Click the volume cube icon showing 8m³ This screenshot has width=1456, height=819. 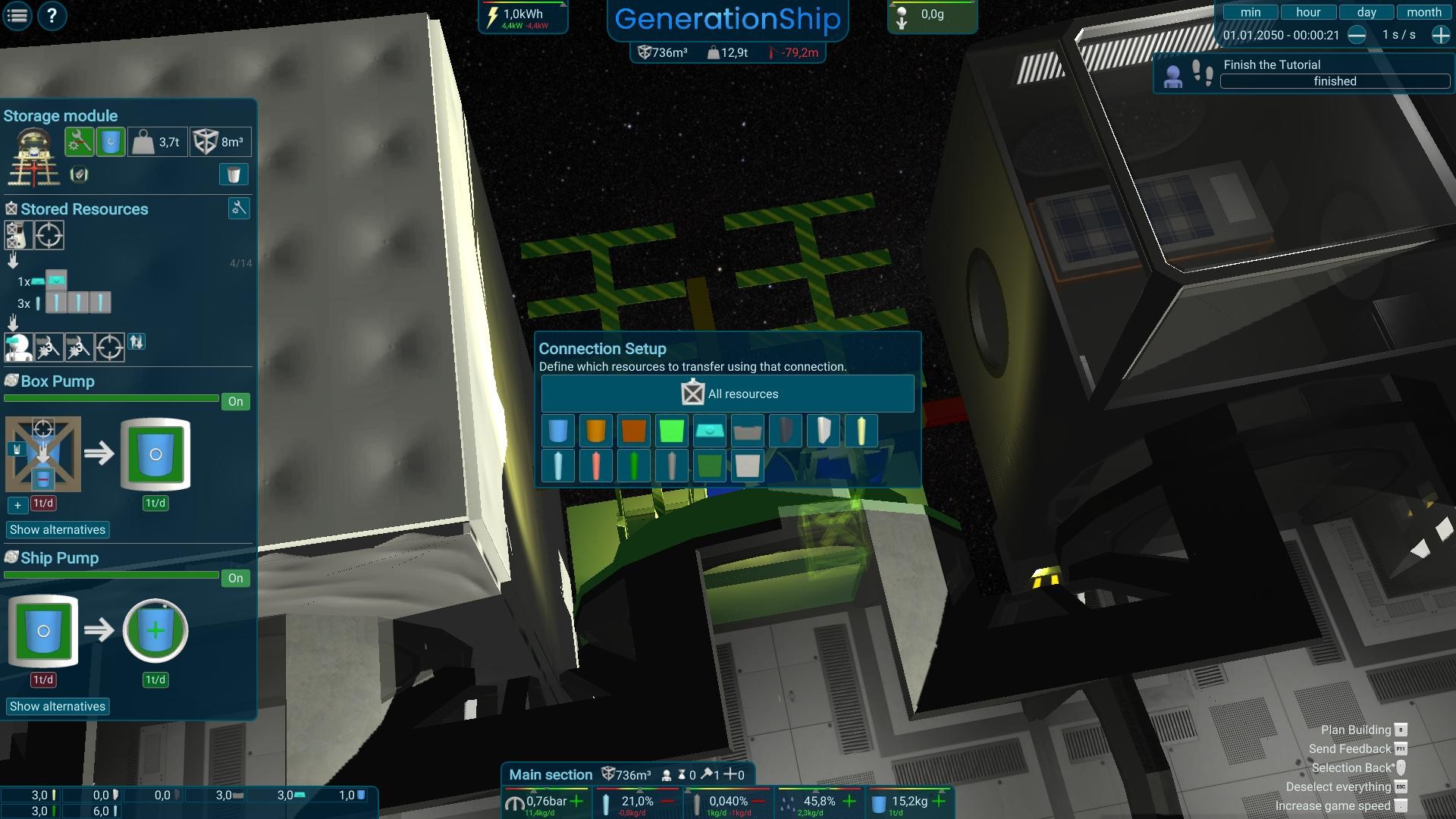pos(220,141)
